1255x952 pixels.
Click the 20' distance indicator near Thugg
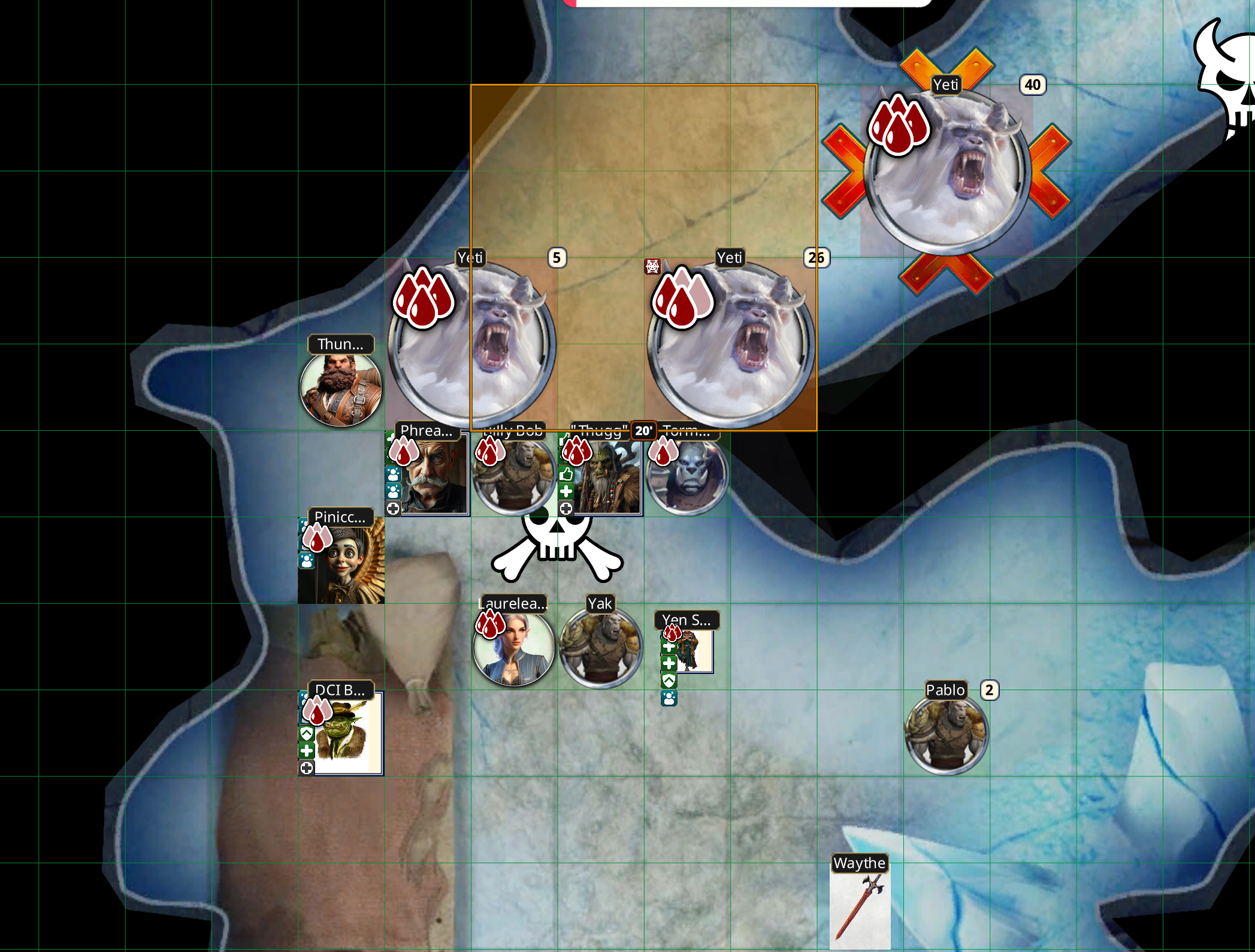click(x=645, y=431)
